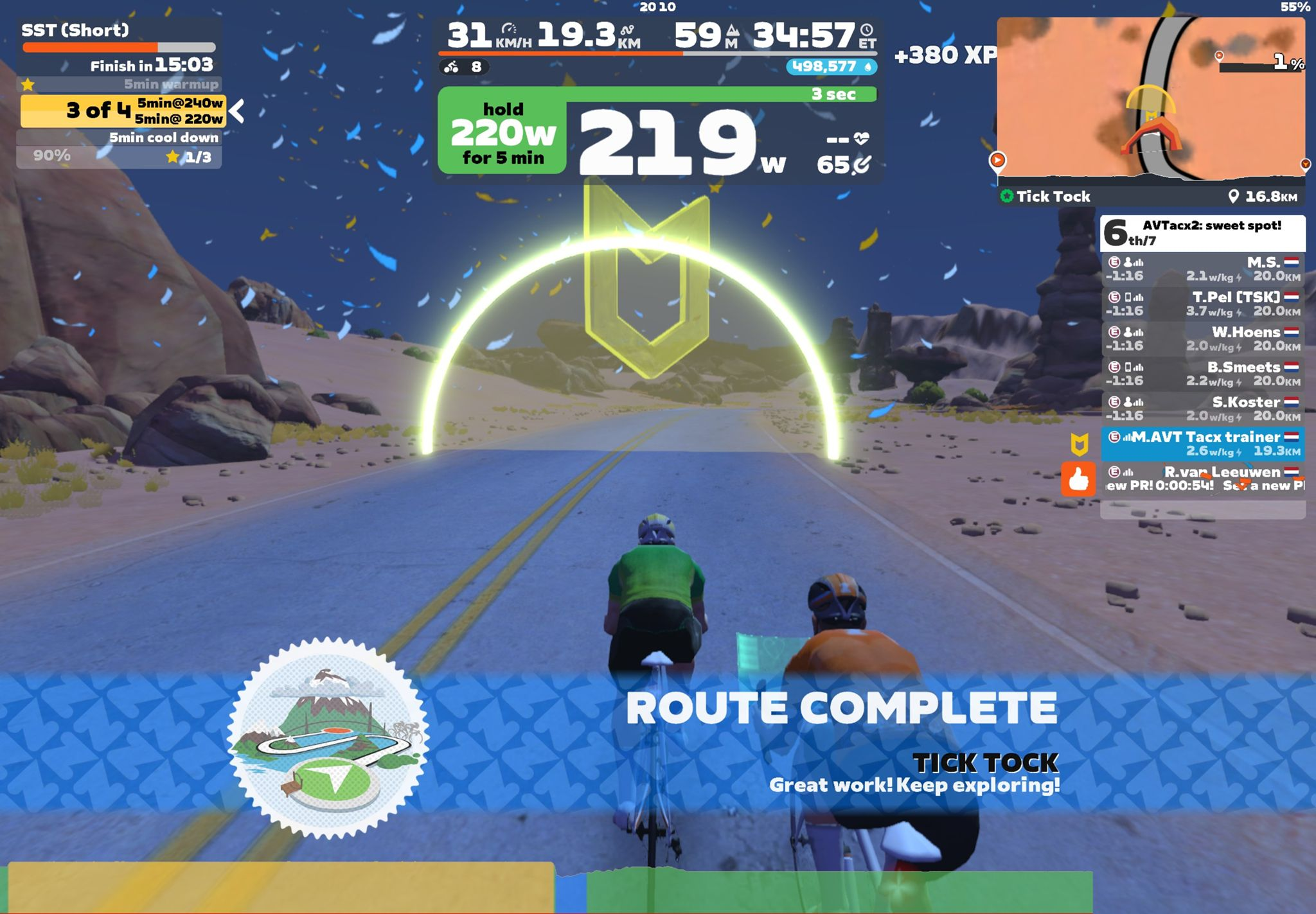The width and height of the screenshot is (1316, 914).
Task: Select the M.S. rider row
Action: coord(1202,268)
